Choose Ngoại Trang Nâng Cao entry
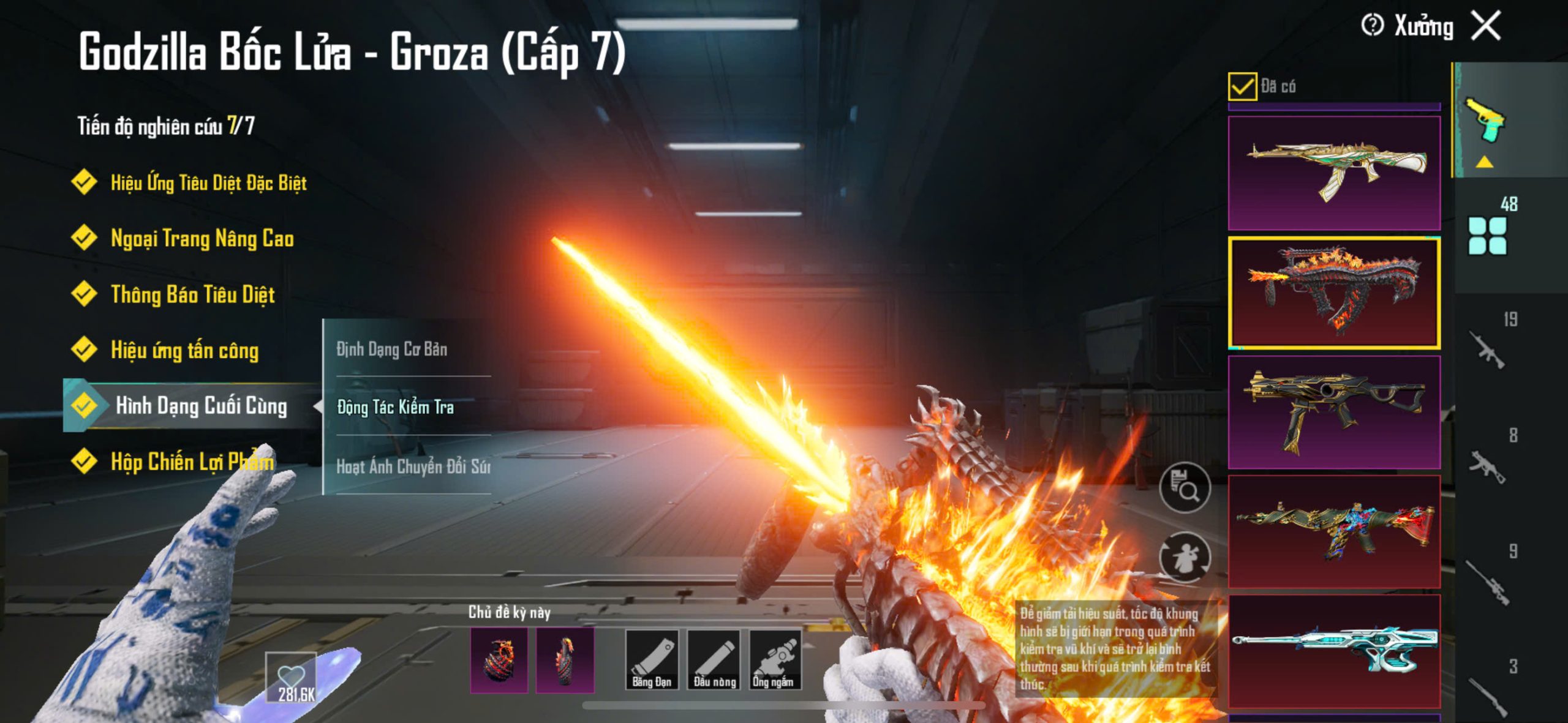The height and width of the screenshot is (723, 1568). (x=202, y=239)
